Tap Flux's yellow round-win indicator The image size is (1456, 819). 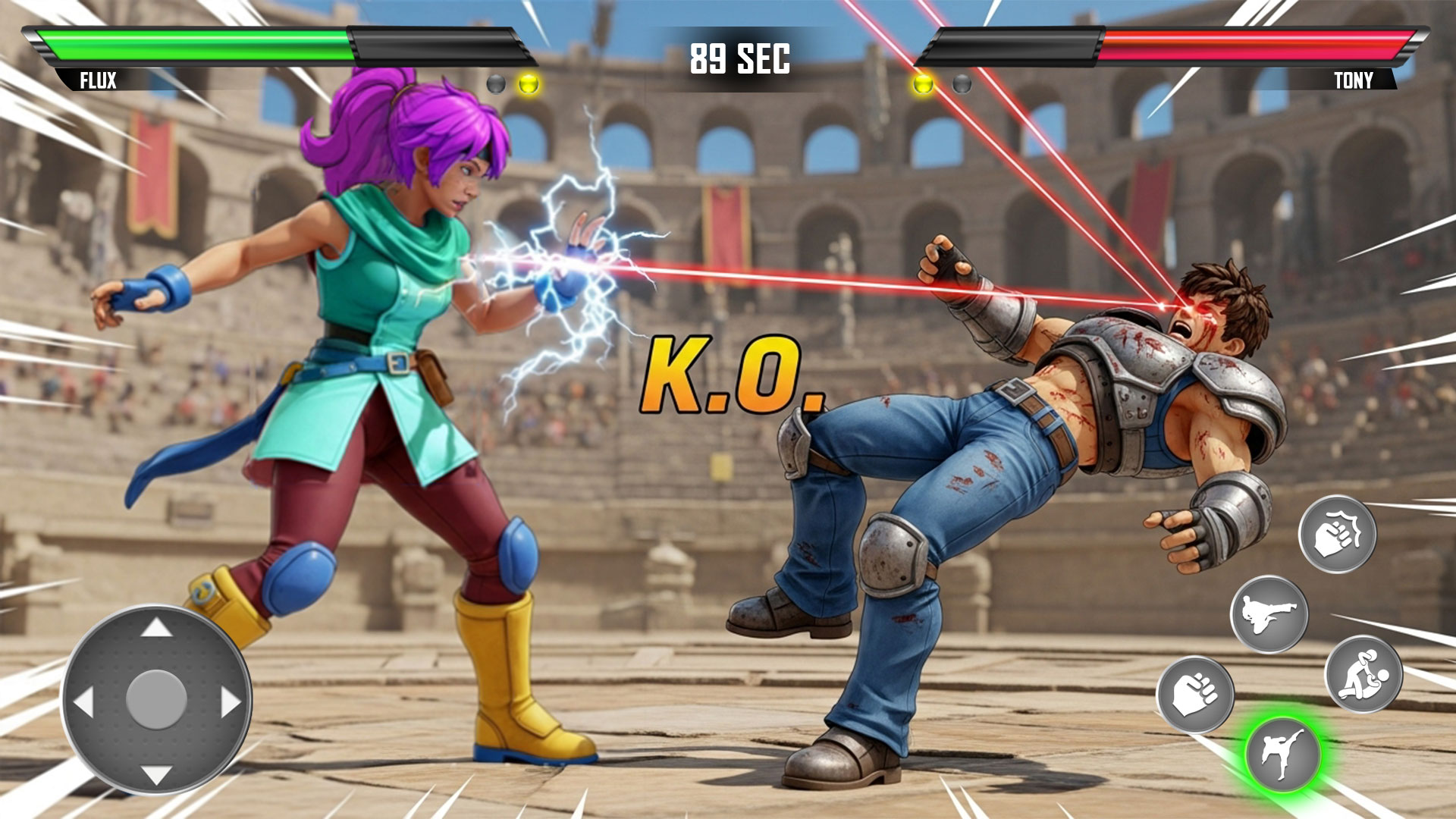pyautogui.click(x=529, y=83)
